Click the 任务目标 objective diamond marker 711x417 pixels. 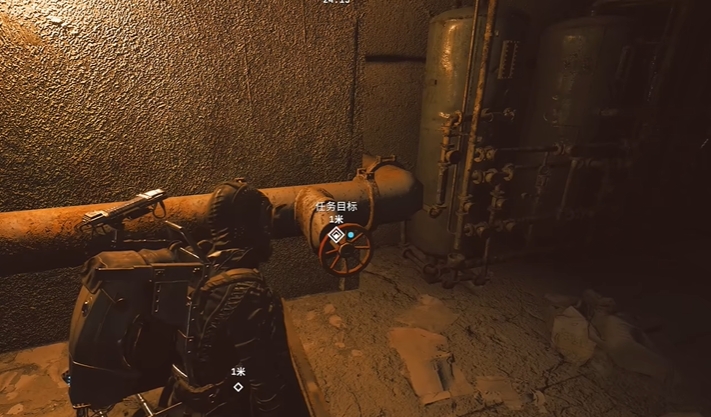tap(337, 235)
